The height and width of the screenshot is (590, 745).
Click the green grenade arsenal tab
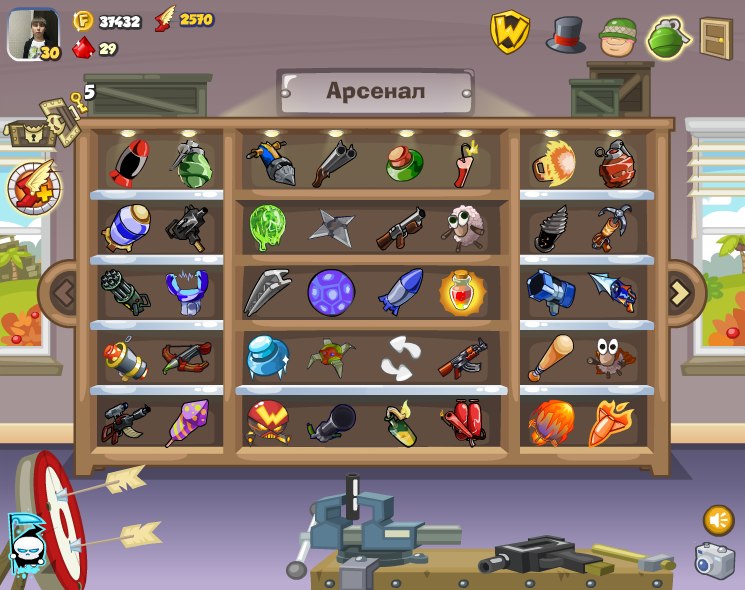click(668, 38)
